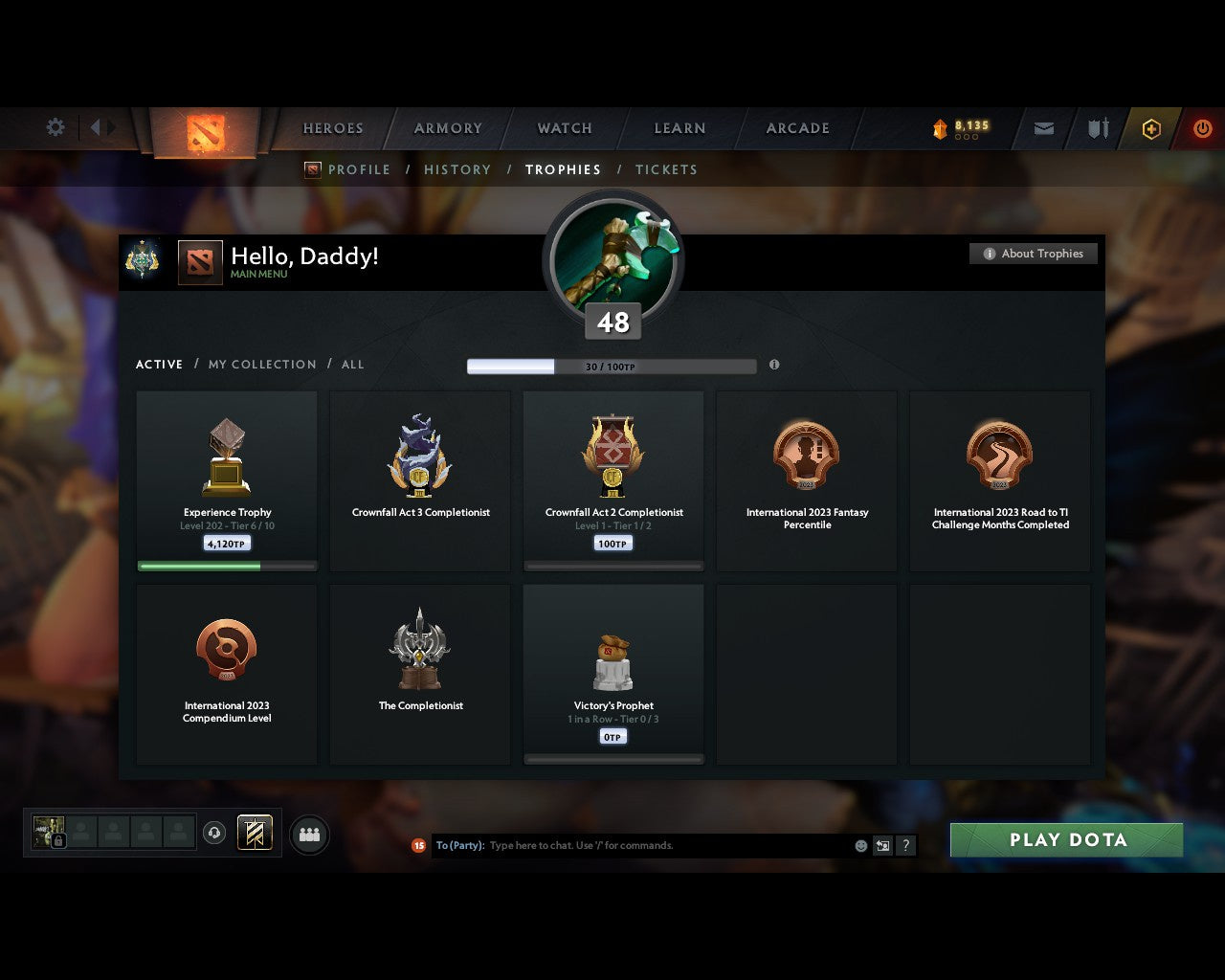The width and height of the screenshot is (1225, 980).
Task: Open the mail notifications inbox
Action: point(1043,128)
